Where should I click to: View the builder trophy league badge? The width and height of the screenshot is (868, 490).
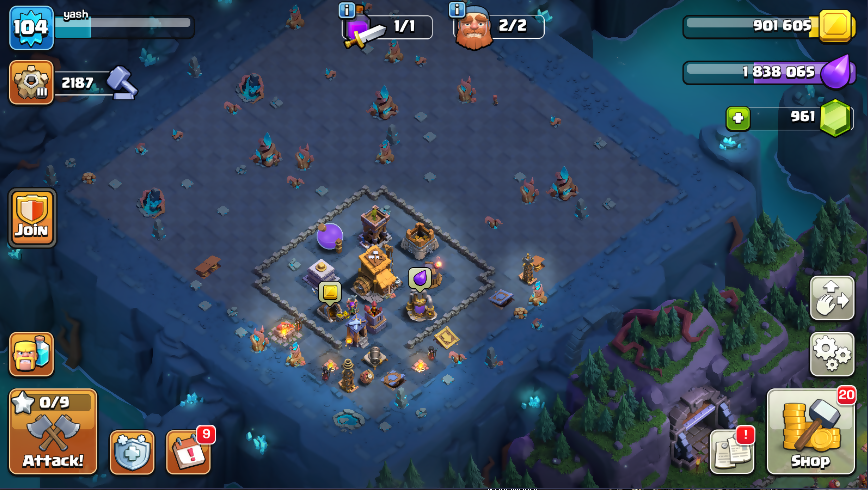(x=31, y=82)
